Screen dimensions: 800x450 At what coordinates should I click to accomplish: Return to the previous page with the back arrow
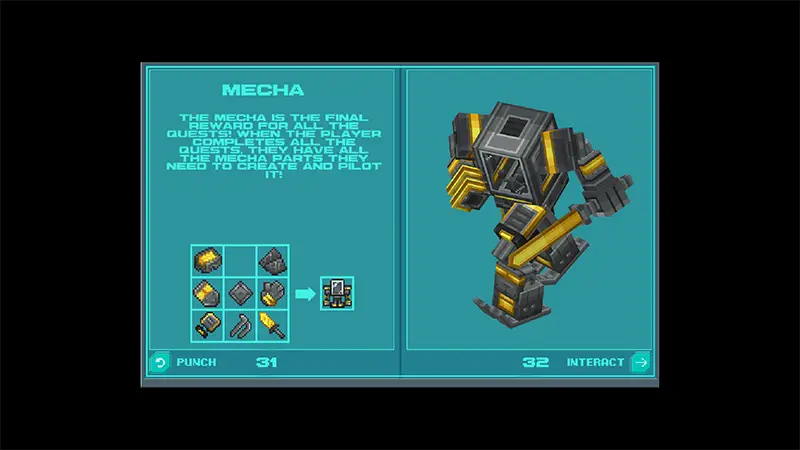point(159,362)
